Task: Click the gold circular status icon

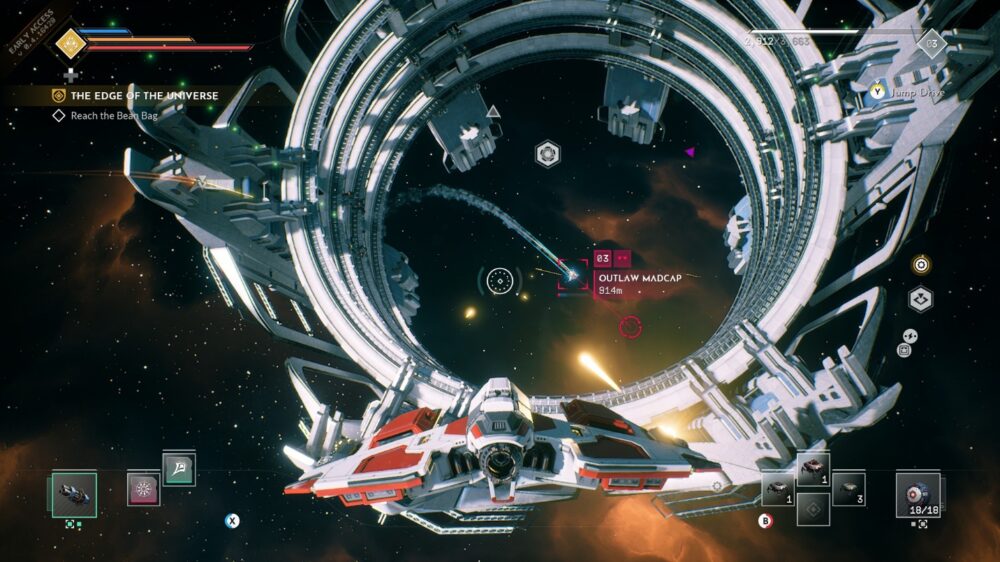Action: [921, 265]
